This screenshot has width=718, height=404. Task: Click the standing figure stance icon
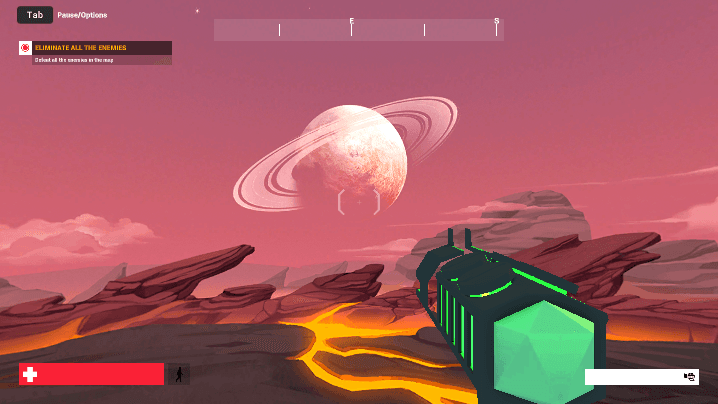[179, 375]
